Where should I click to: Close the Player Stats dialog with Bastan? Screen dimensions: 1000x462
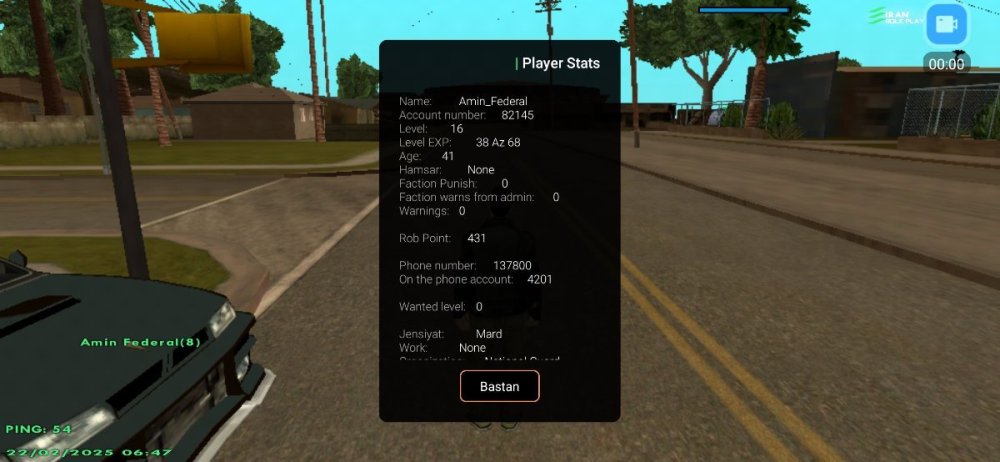(499, 386)
